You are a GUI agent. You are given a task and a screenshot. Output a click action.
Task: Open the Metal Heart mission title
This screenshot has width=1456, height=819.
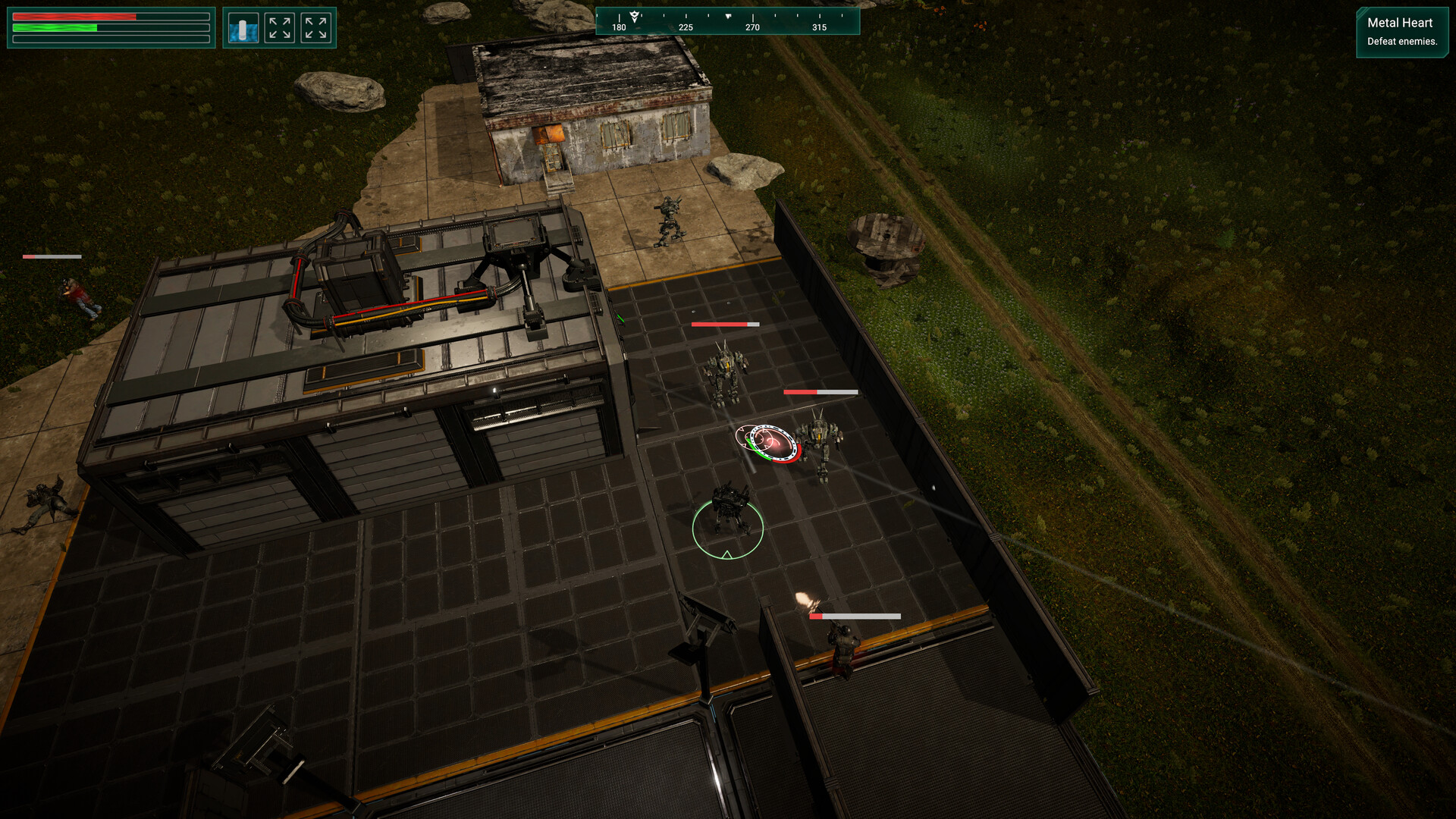1399,23
